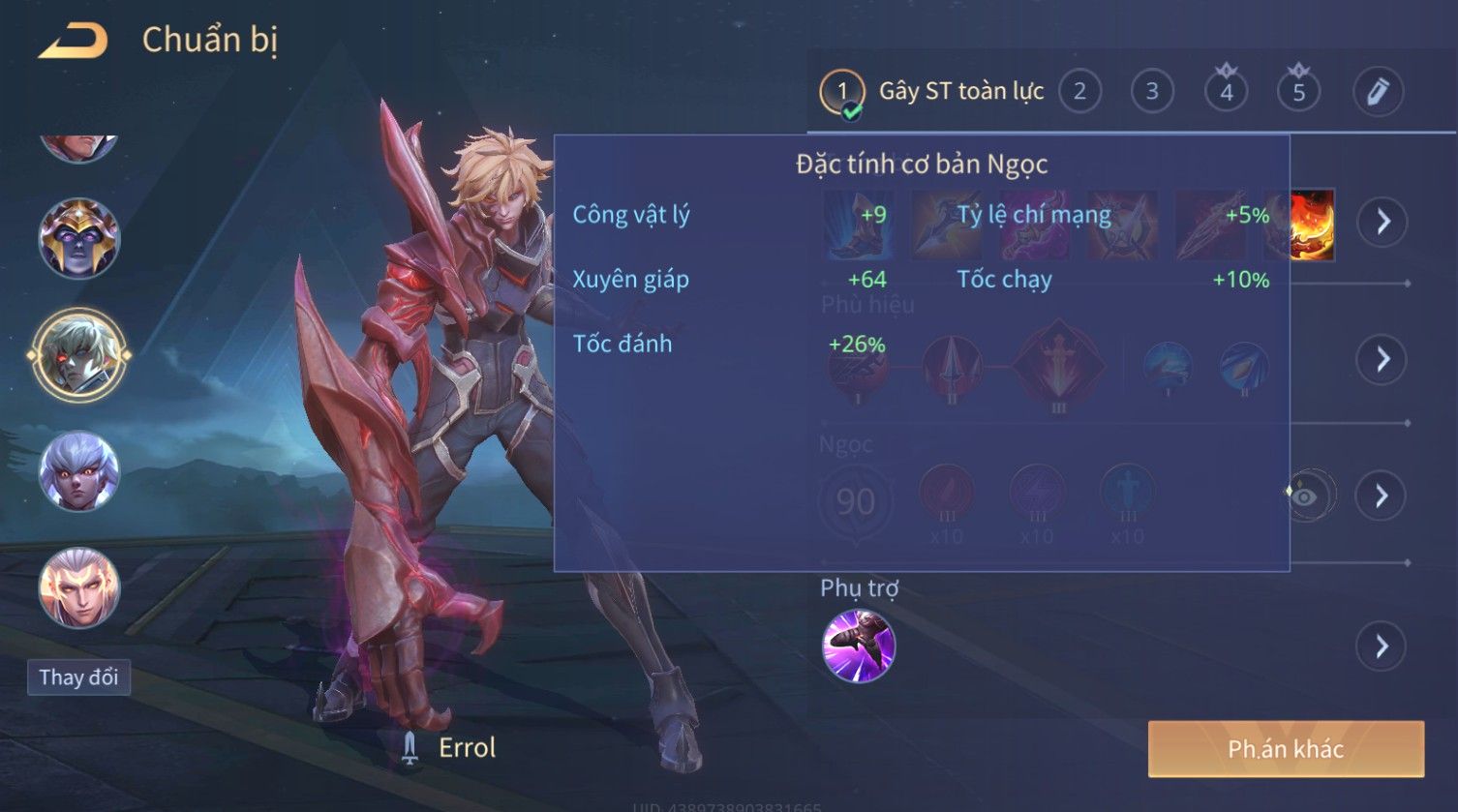Edit preset name with the pencil icon
The width and height of the screenshot is (1458, 812).
(x=1377, y=93)
